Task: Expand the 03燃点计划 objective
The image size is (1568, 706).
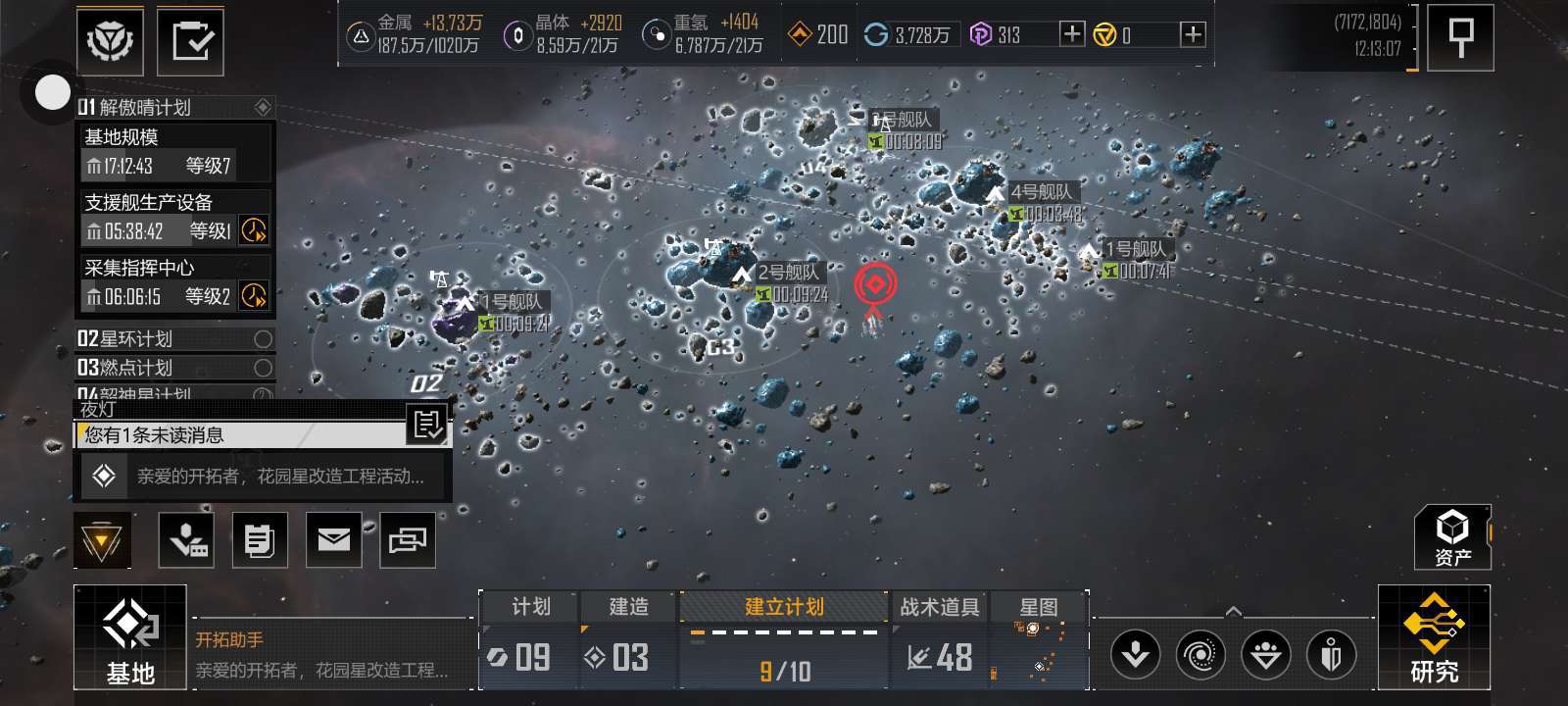Action: point(174,368)
